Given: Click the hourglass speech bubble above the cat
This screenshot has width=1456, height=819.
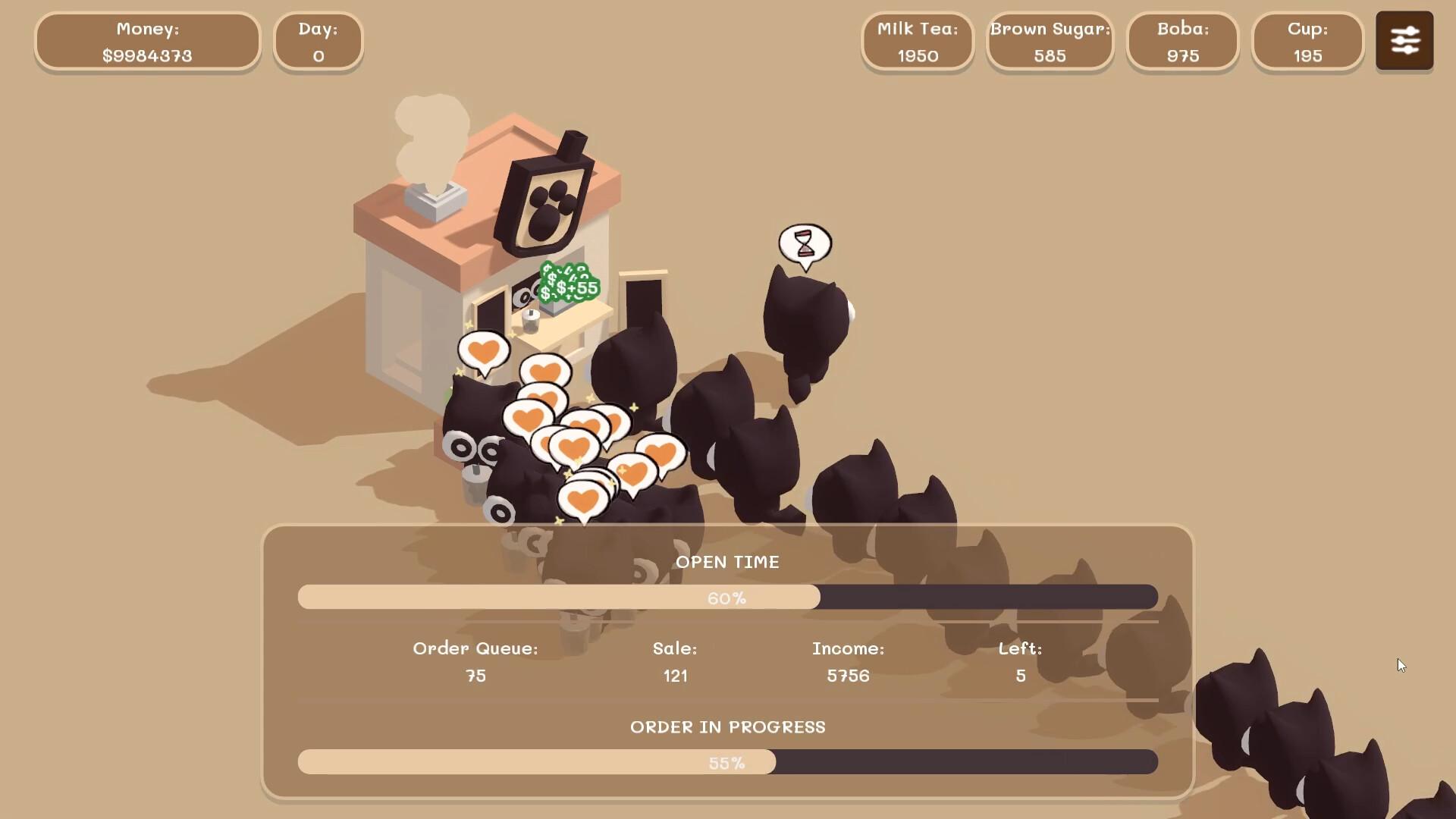Looking at the screenshot, I should tap(805, 243).
